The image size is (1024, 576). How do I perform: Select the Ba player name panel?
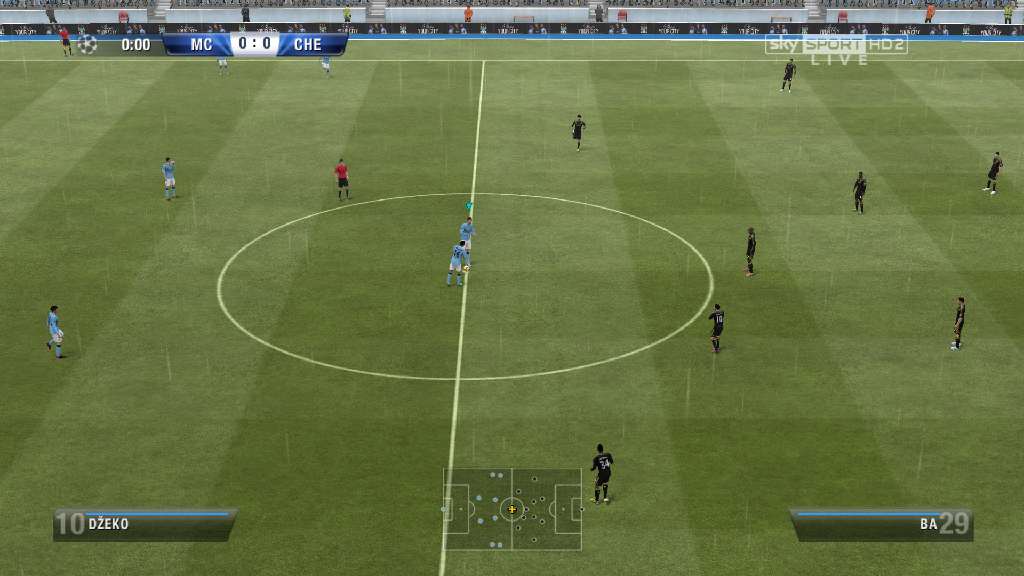coord(880,524)
